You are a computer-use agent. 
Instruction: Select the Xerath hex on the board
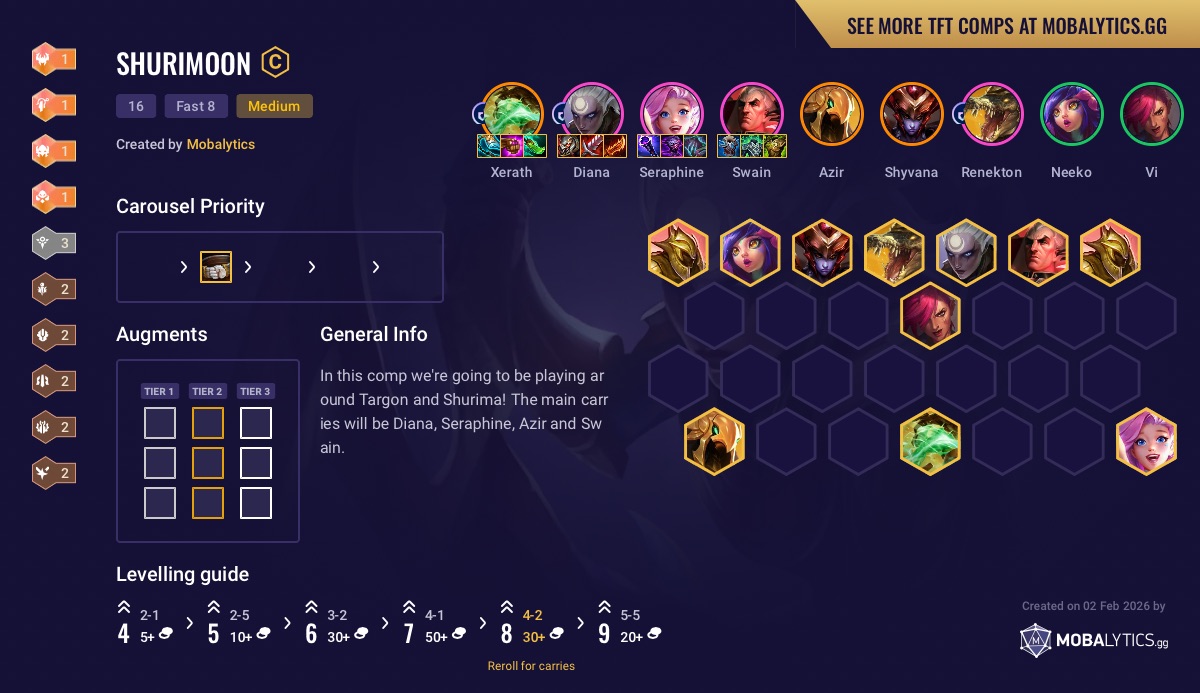[x=930, y=441]
